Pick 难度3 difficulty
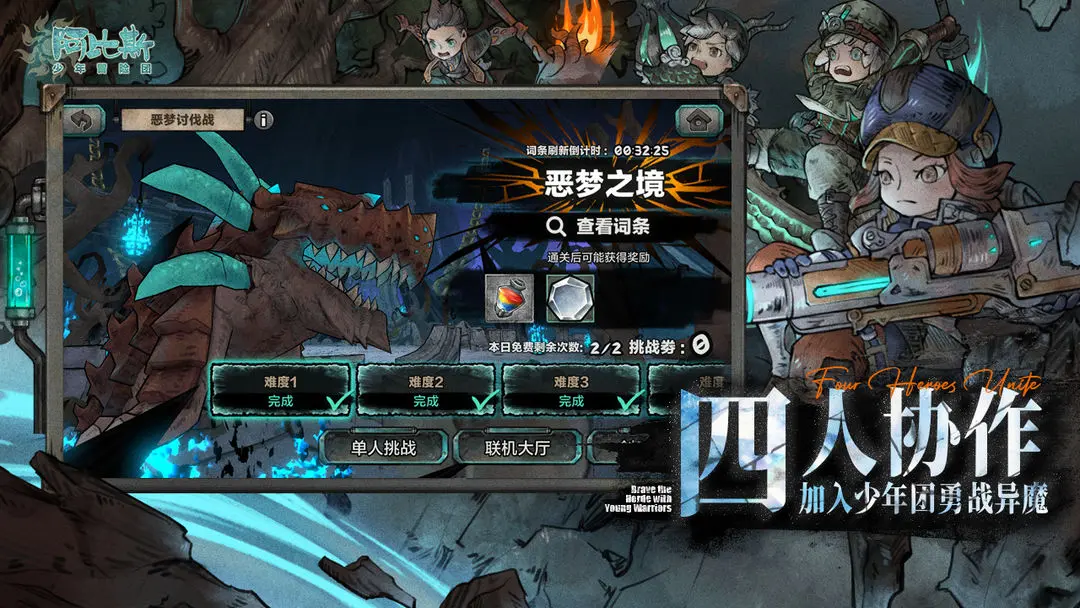This screenshot has width=1080, height=608. (572, 390)
